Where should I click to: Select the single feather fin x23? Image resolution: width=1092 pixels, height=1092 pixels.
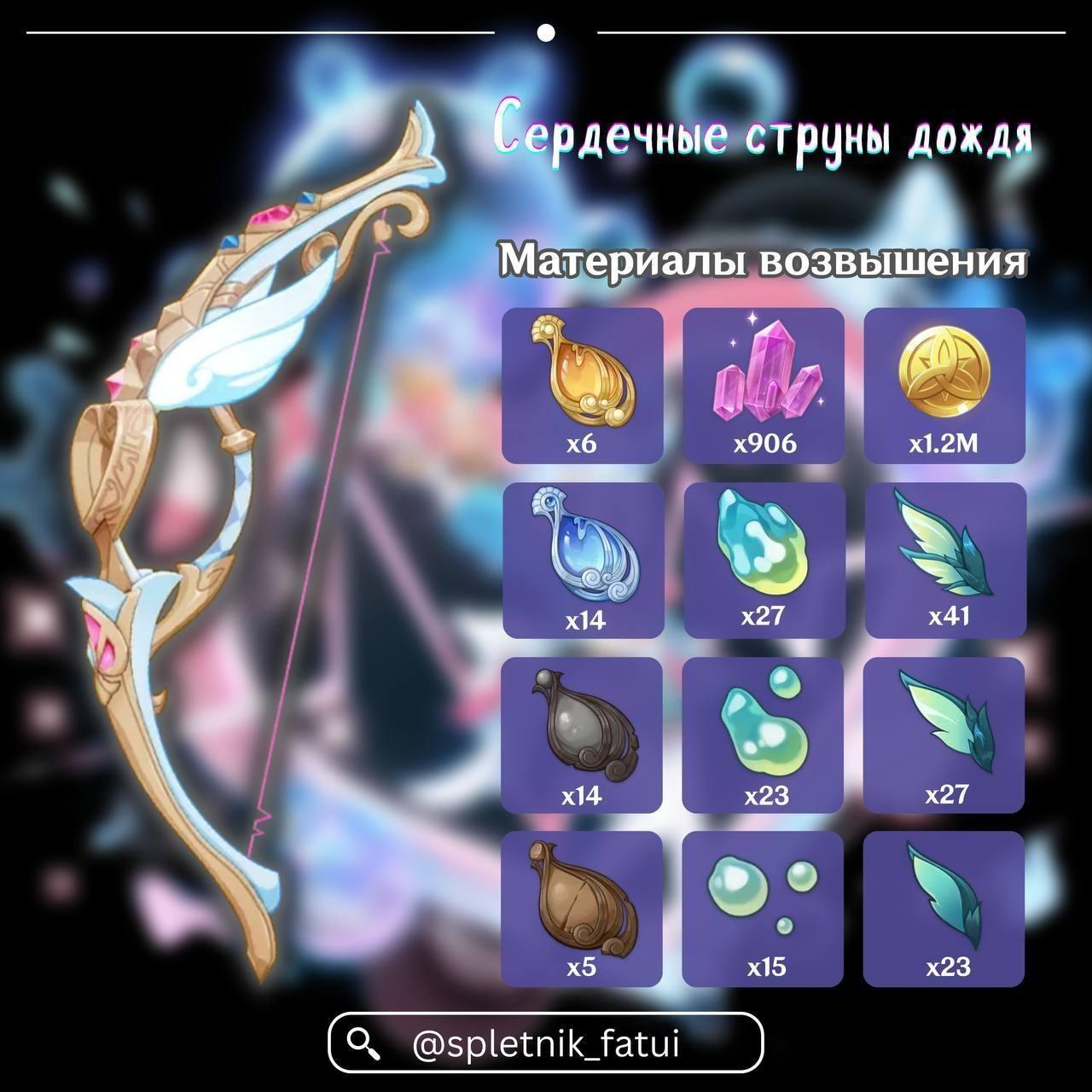point(944,909)
